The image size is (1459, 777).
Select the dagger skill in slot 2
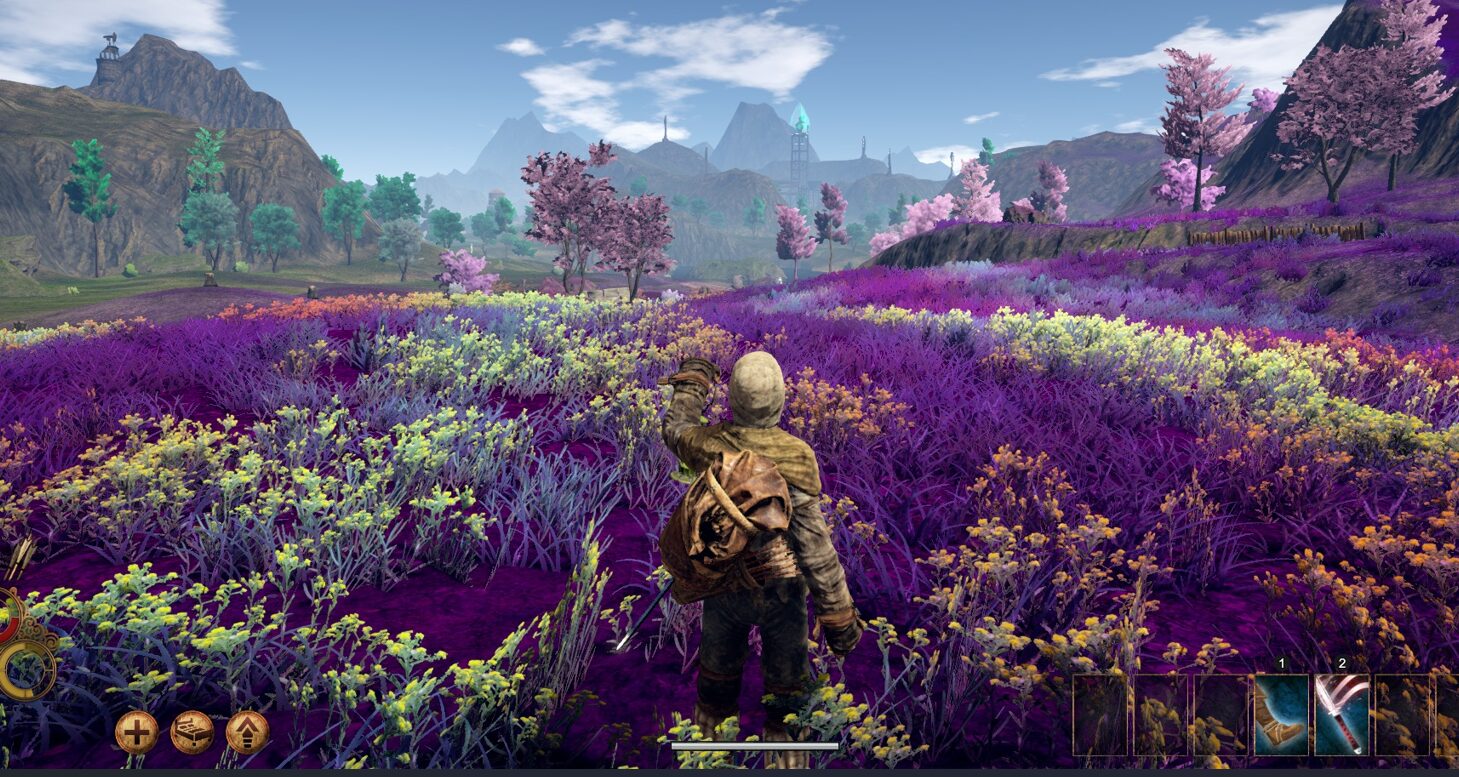1340,714
